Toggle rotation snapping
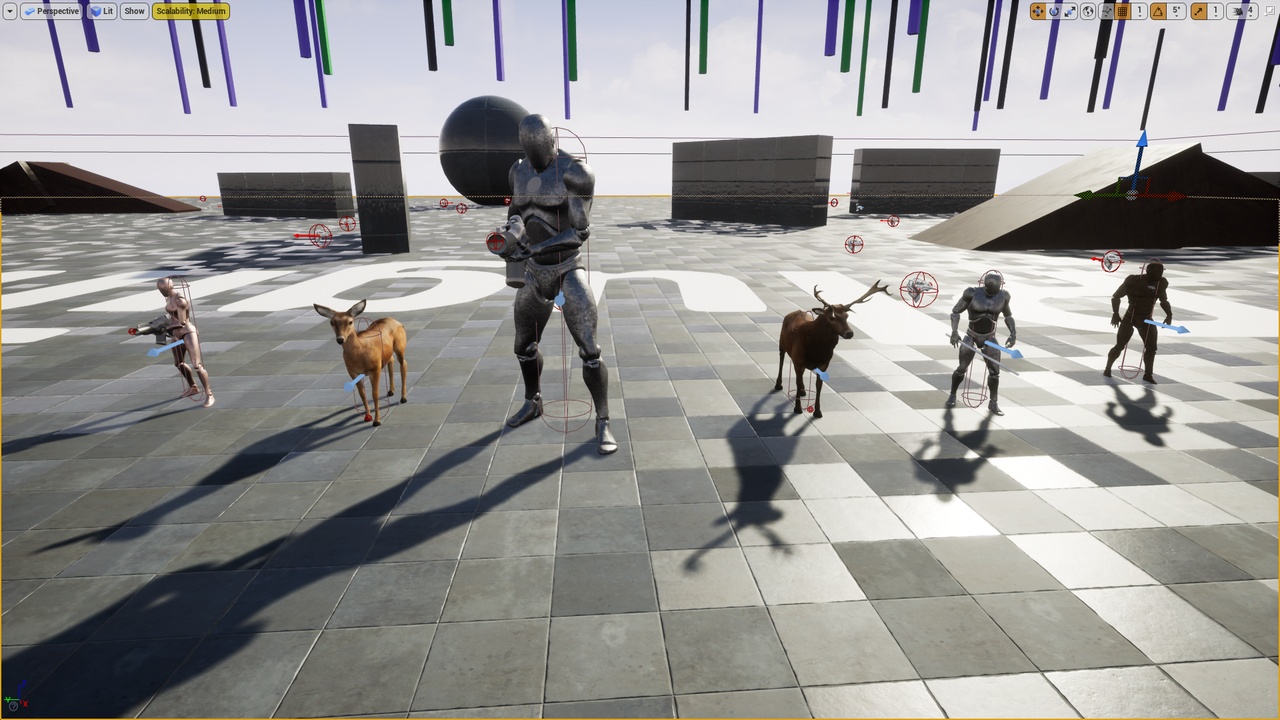This screenshot has height=720, width=1280. (x=1161, y=10)
